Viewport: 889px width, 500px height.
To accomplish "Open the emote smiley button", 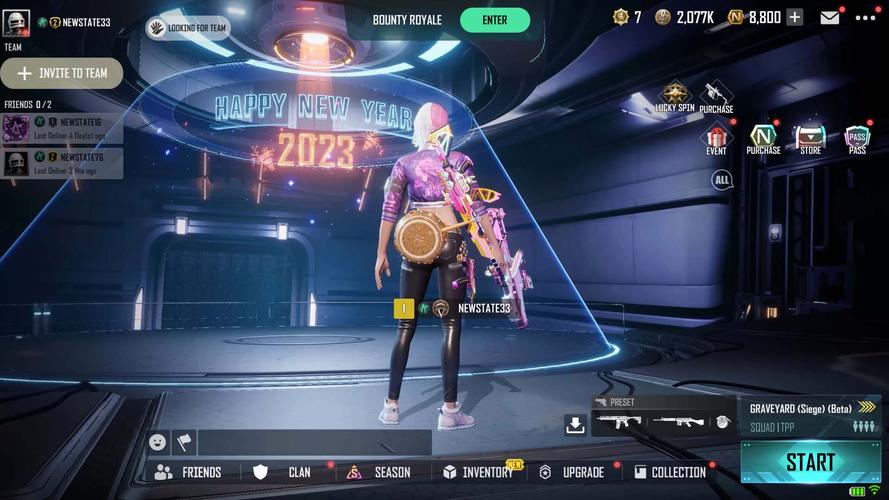I will (157, 442).
